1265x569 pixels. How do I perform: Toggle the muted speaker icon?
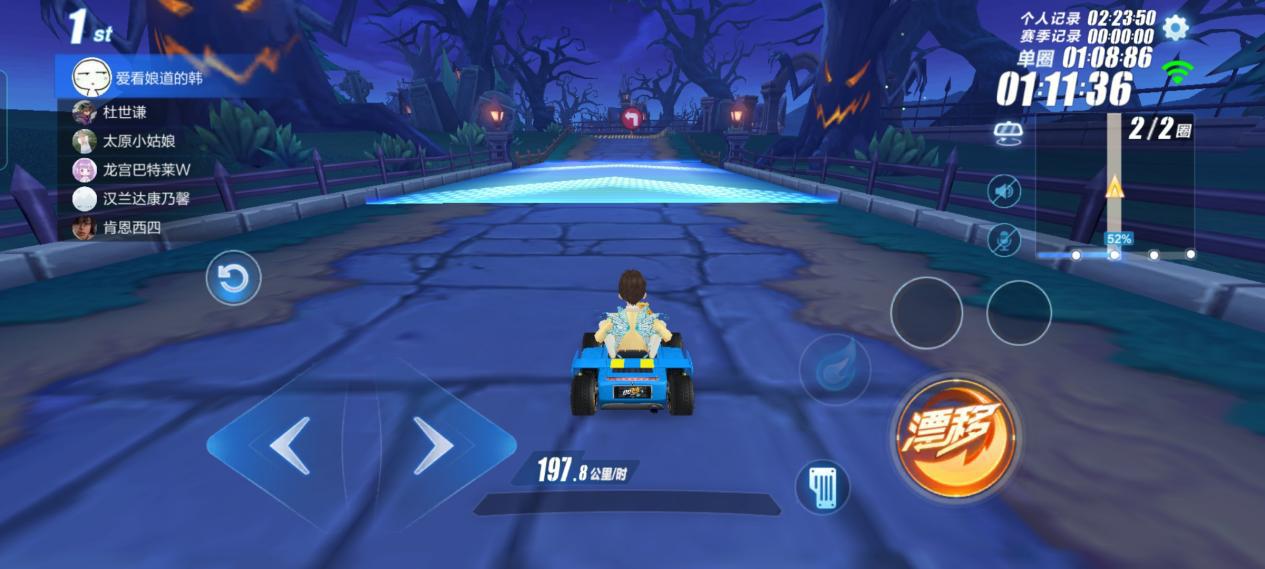(1004, 191)
